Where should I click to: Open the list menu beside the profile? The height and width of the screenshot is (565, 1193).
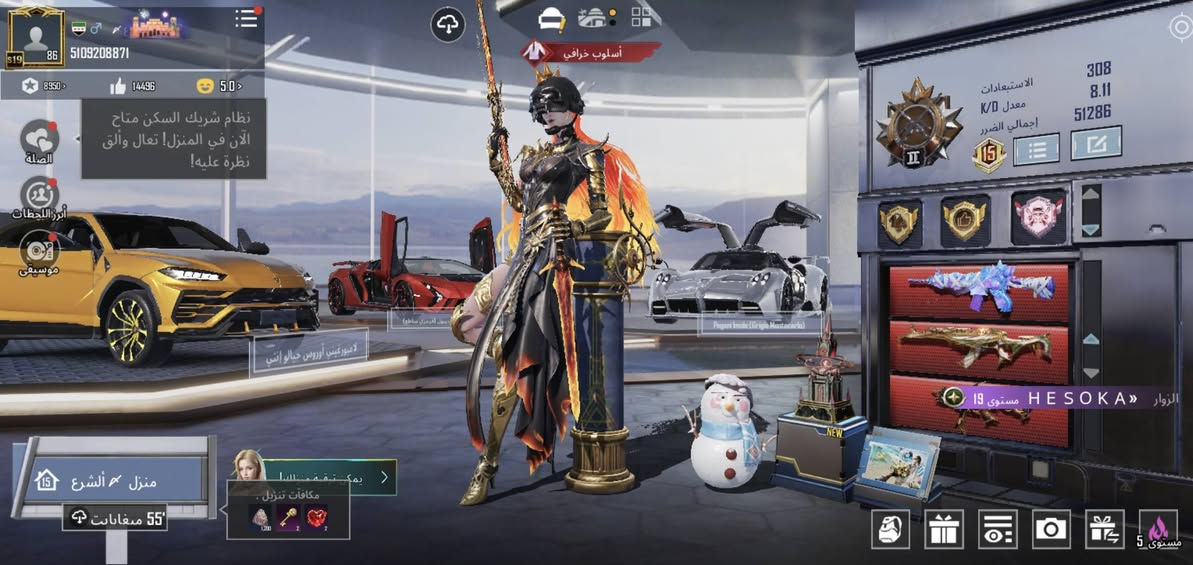(x=247, y=19)
